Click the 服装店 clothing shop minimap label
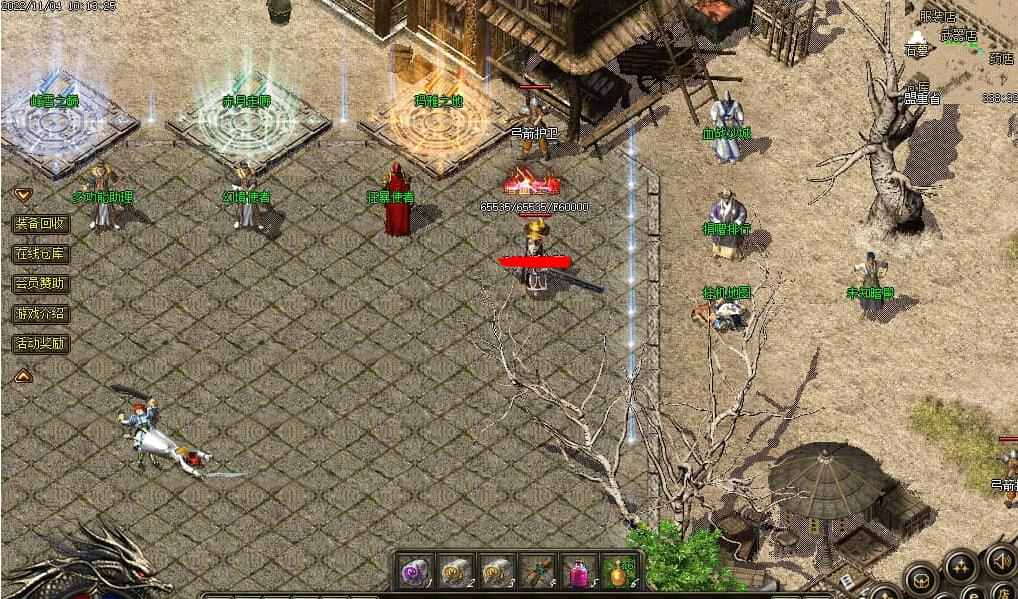Viewport: 1018px width, 599px height. click(x=937, y=17)
